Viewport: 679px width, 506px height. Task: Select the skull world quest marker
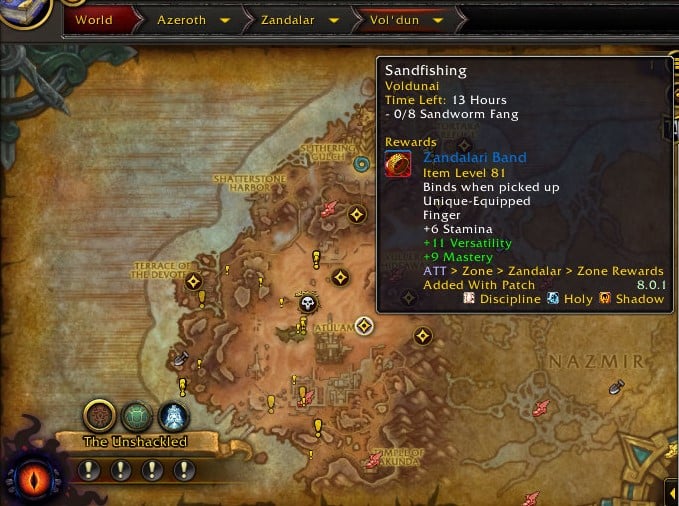click(x=308, y=303)
